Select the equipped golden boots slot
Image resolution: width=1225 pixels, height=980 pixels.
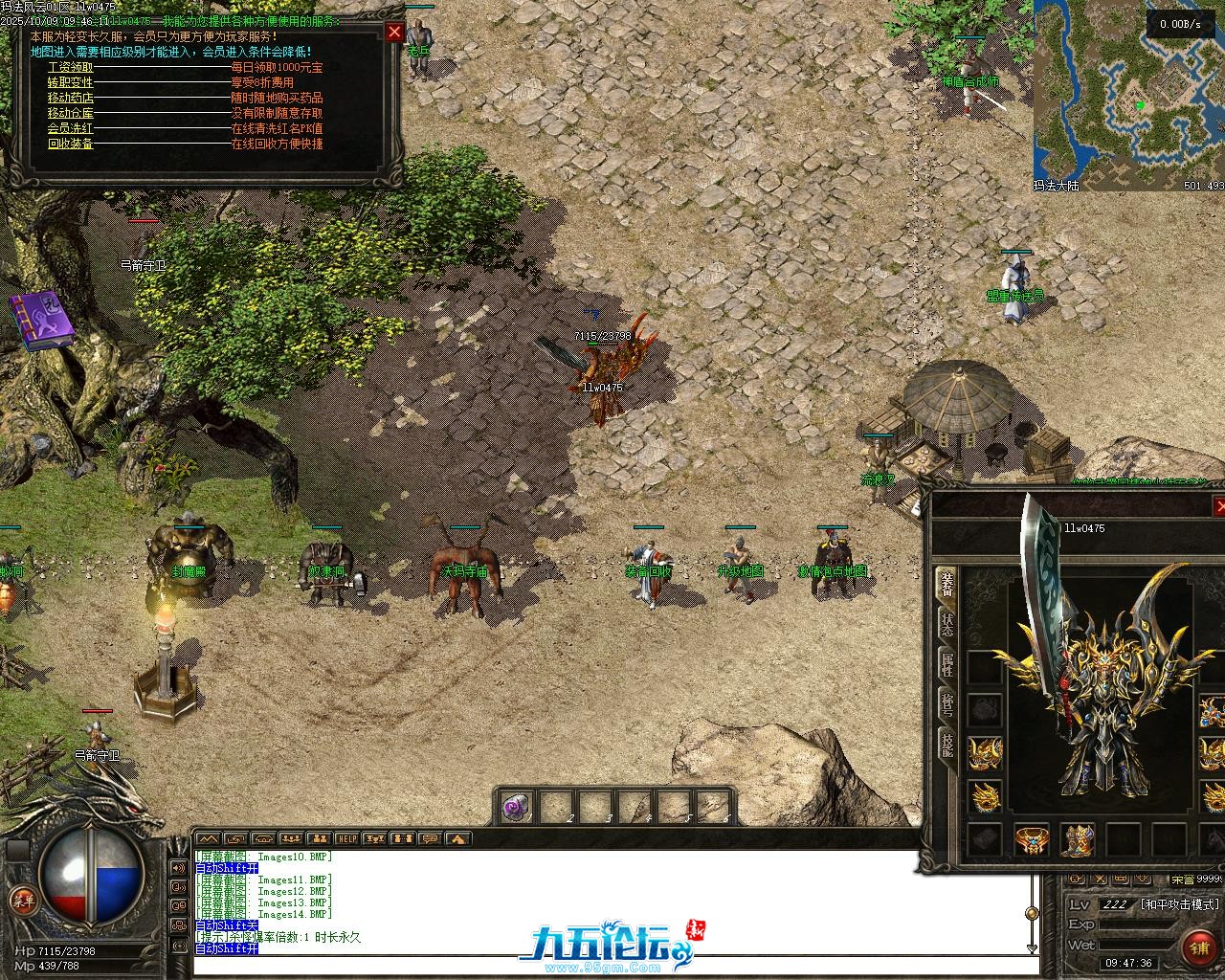pos(1078,840)
